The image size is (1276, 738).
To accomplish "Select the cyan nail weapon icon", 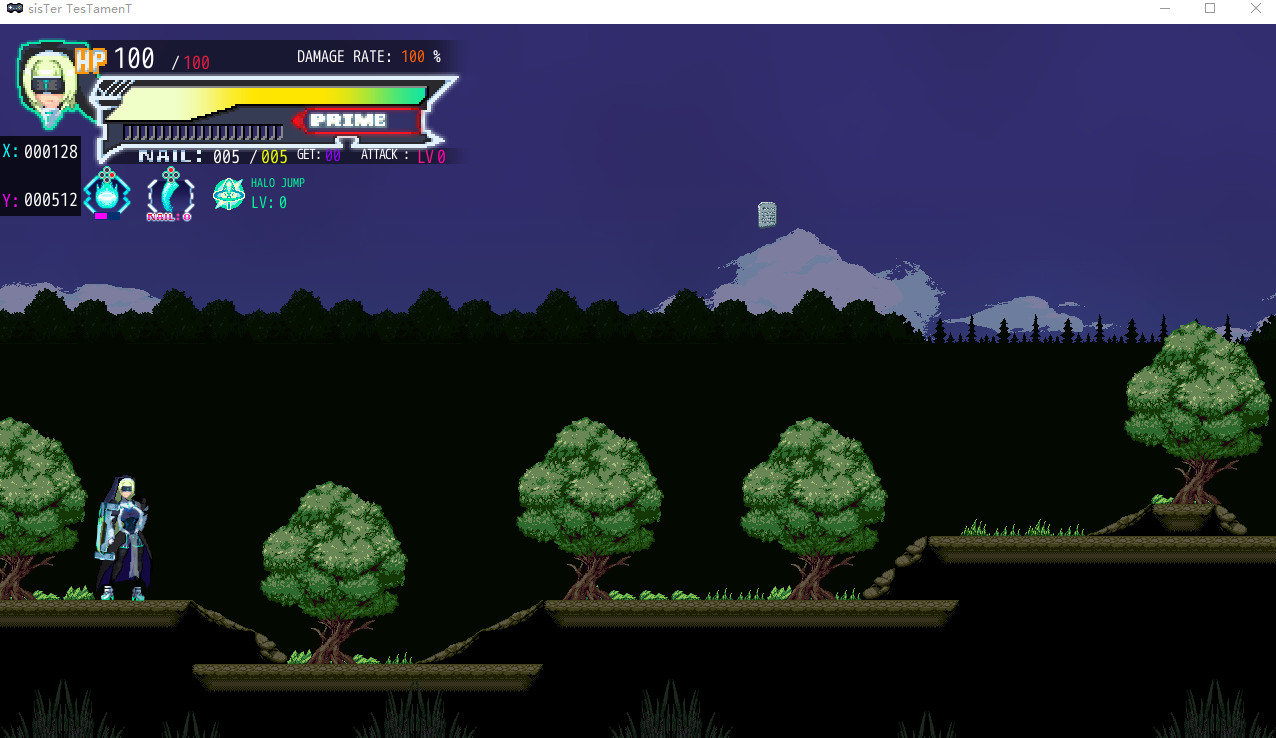I will (x=170, y=194).
